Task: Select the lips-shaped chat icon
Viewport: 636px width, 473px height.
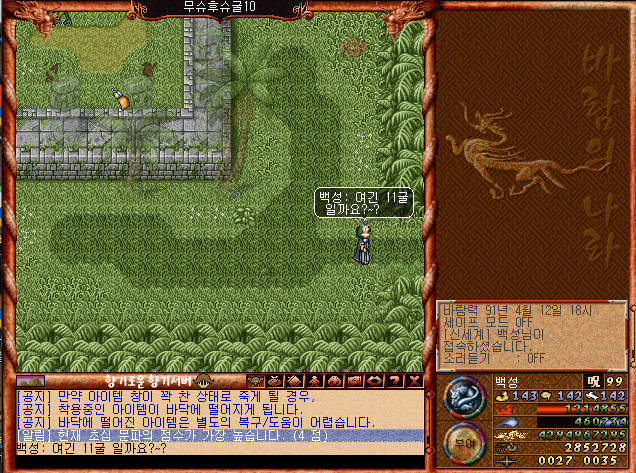Action: (374, 380)
